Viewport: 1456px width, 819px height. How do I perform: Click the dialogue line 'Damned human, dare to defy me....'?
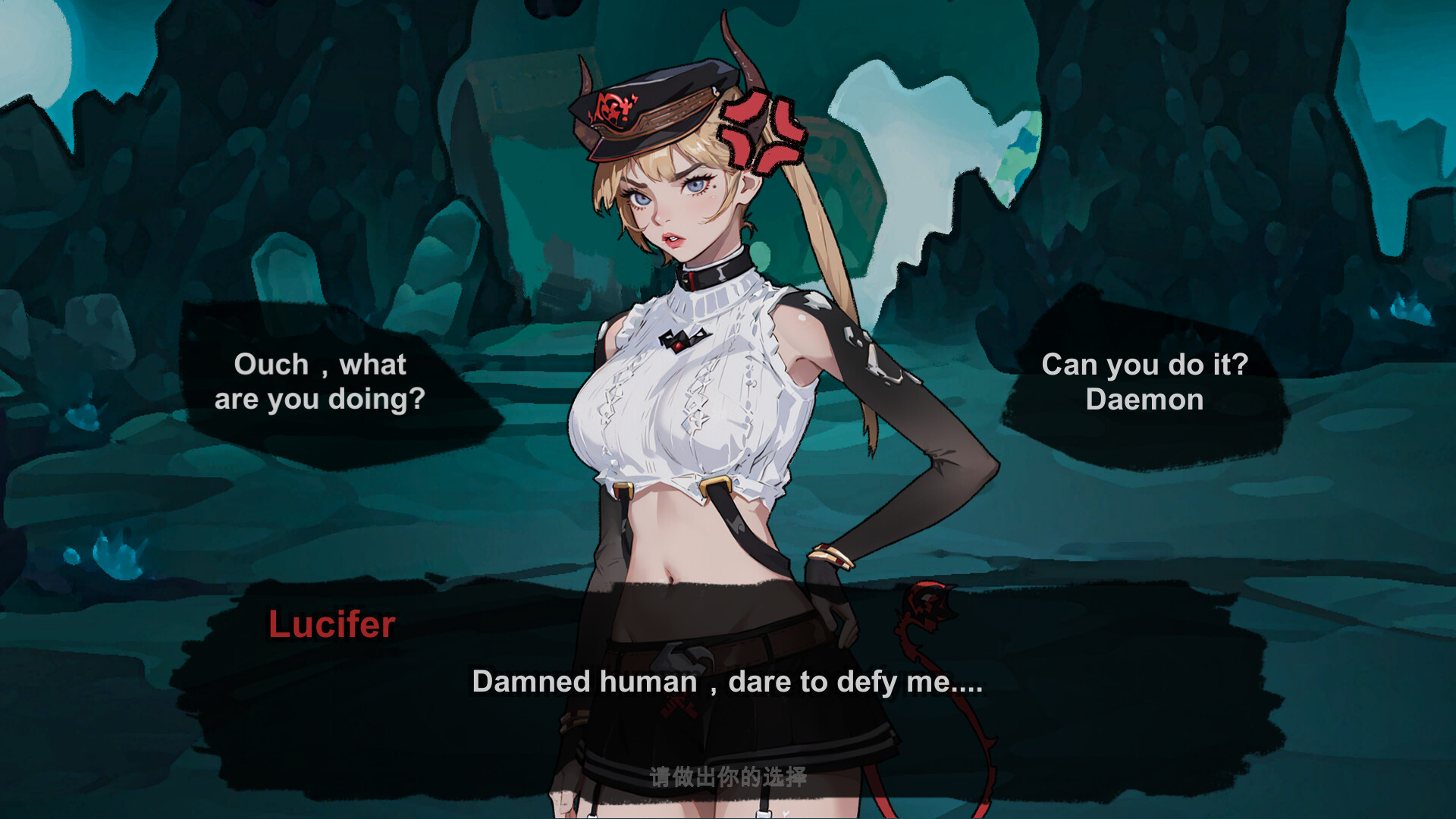click(727, 682)
